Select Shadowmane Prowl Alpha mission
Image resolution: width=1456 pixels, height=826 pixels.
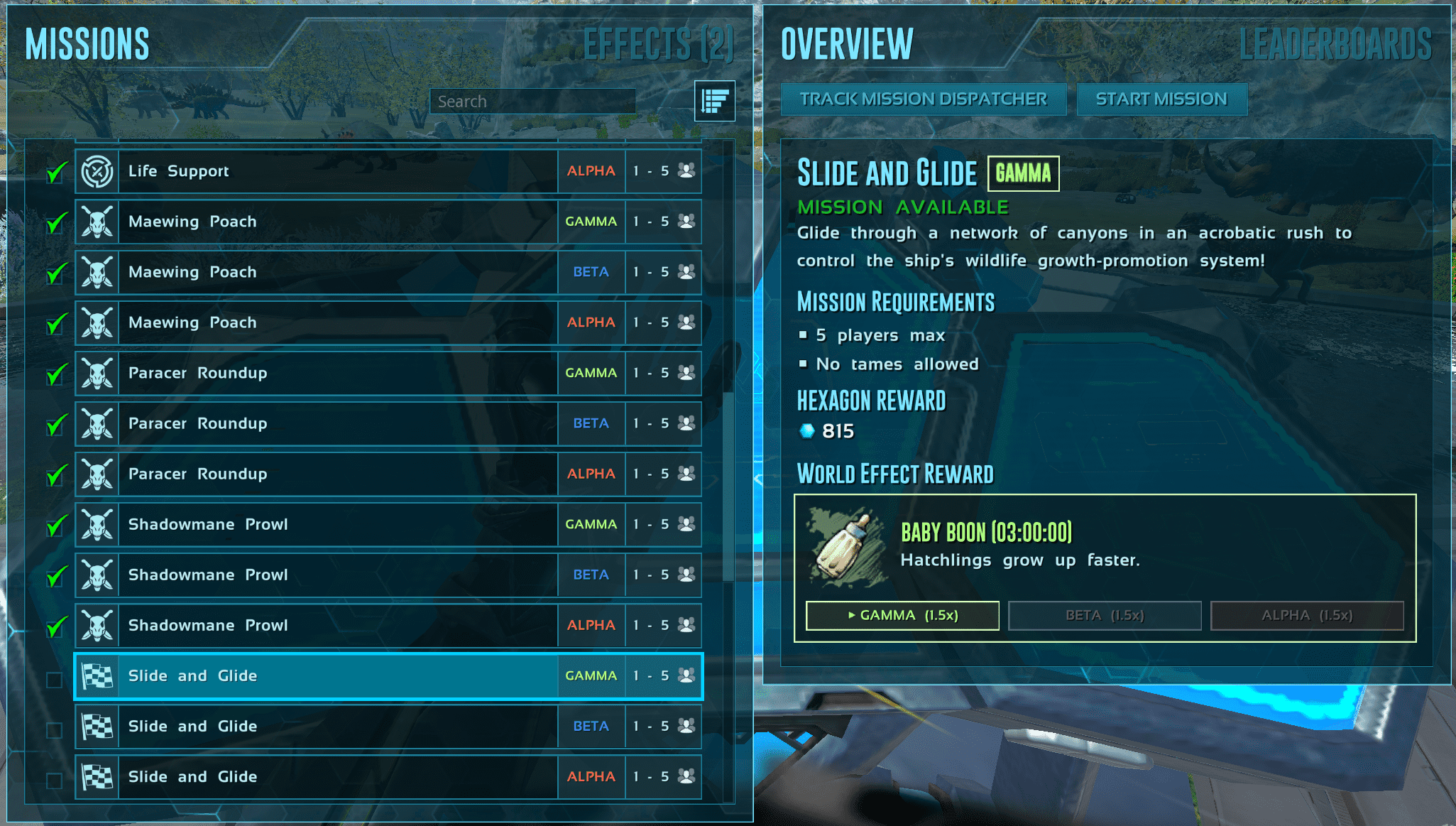[388, 625]
